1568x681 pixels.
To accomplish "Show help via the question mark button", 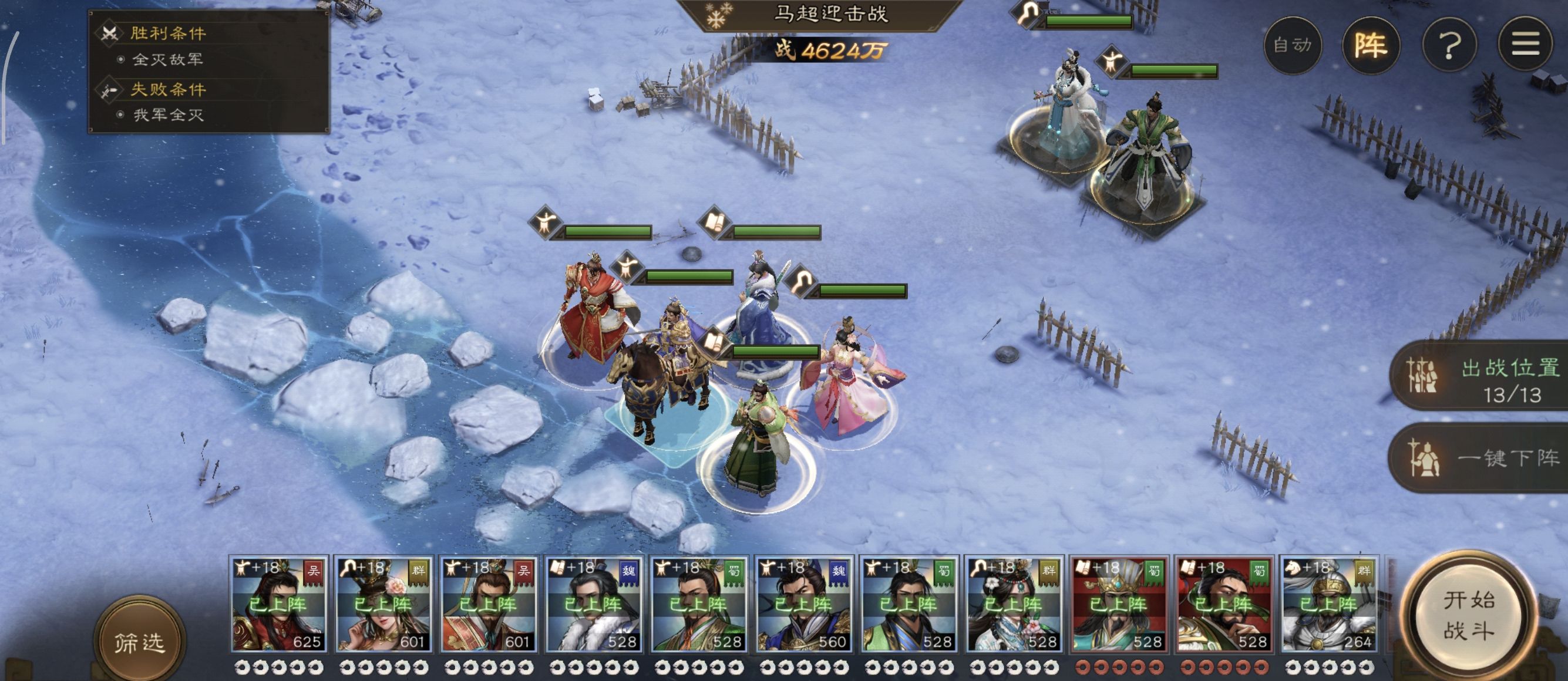I will (x=1449, y=45).
